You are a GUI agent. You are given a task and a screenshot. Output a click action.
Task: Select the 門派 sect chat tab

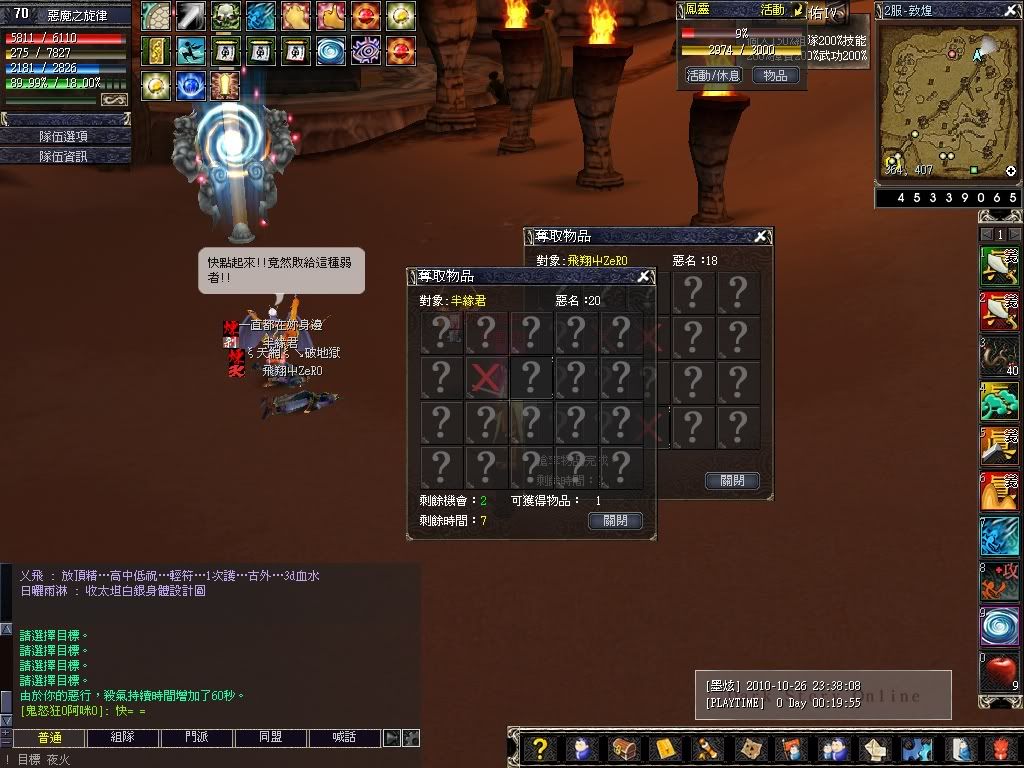[x=196, y=738]
